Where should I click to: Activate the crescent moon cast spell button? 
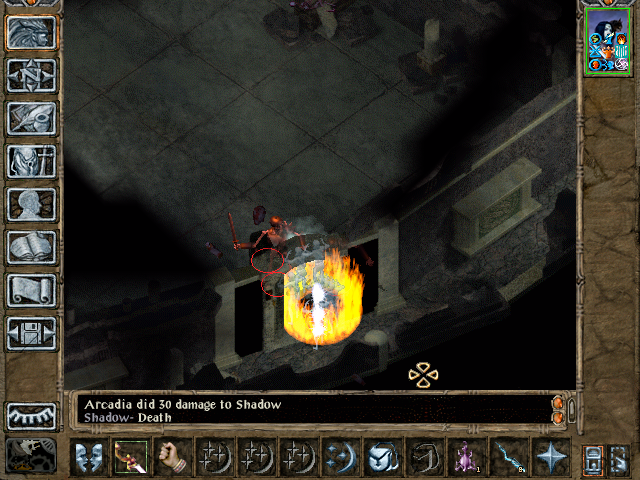coord(340,457)
